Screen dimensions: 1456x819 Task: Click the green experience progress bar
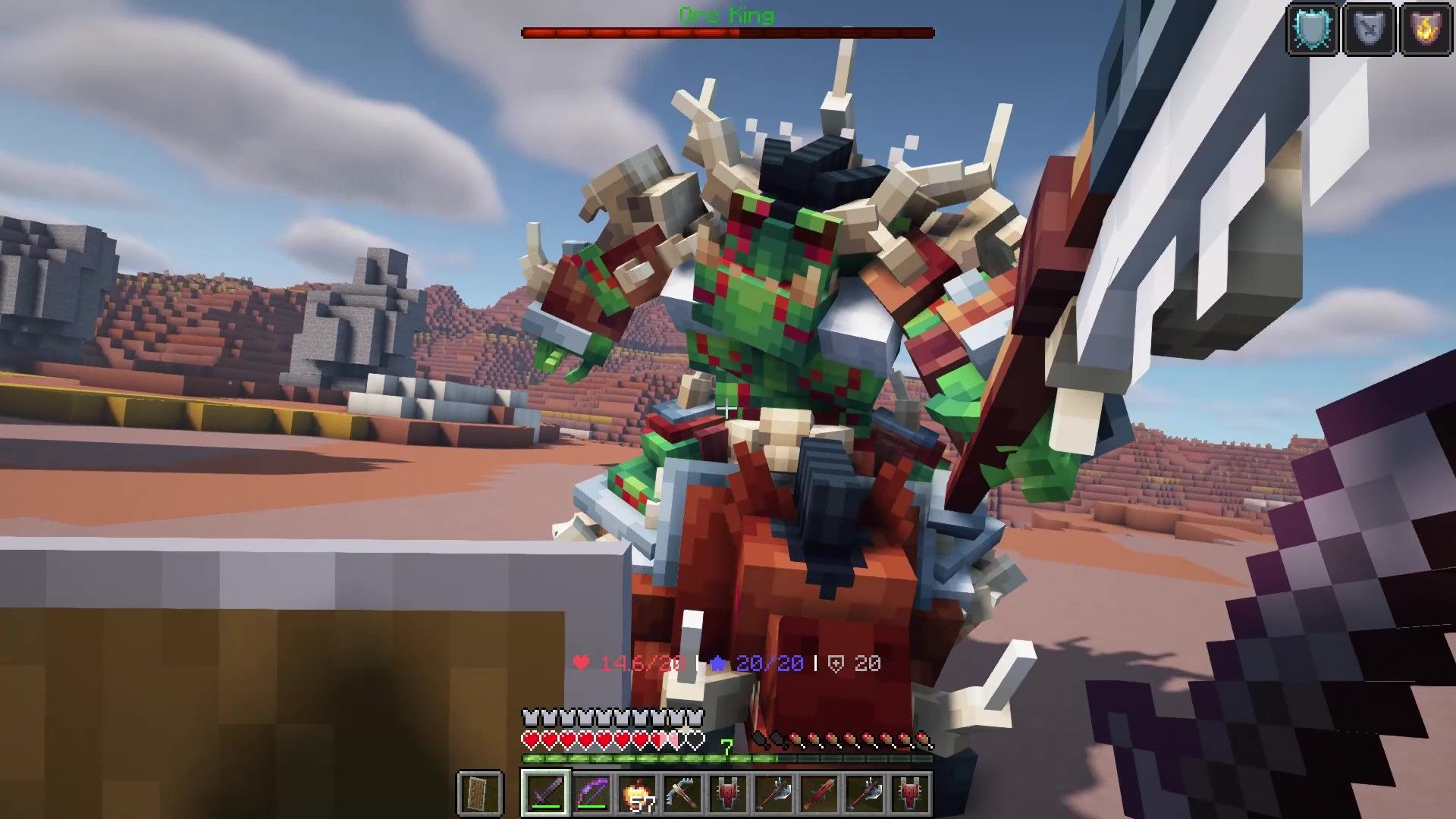pos(645,758)
